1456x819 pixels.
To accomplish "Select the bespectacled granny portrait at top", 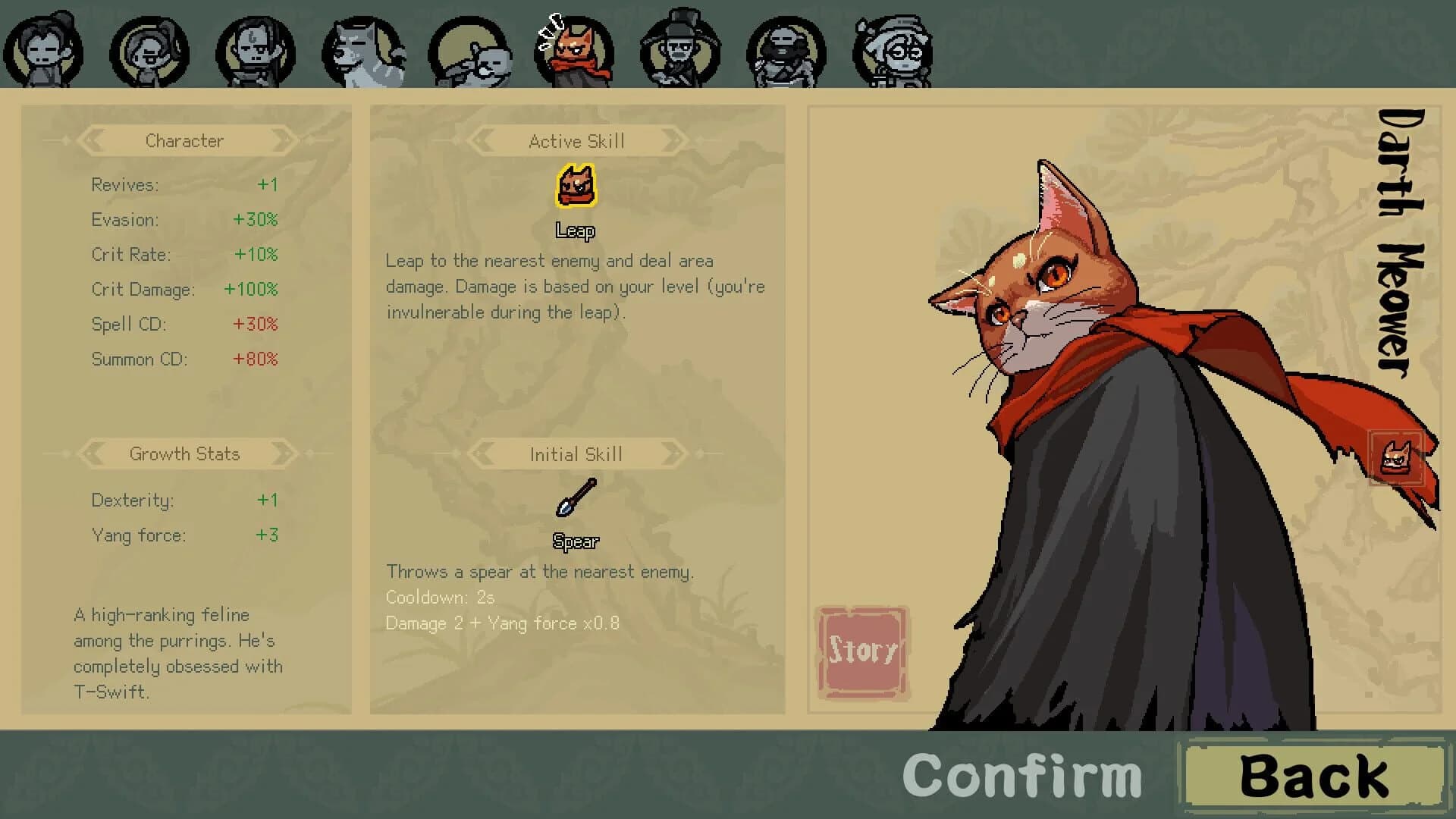I will tap(893, 49).
